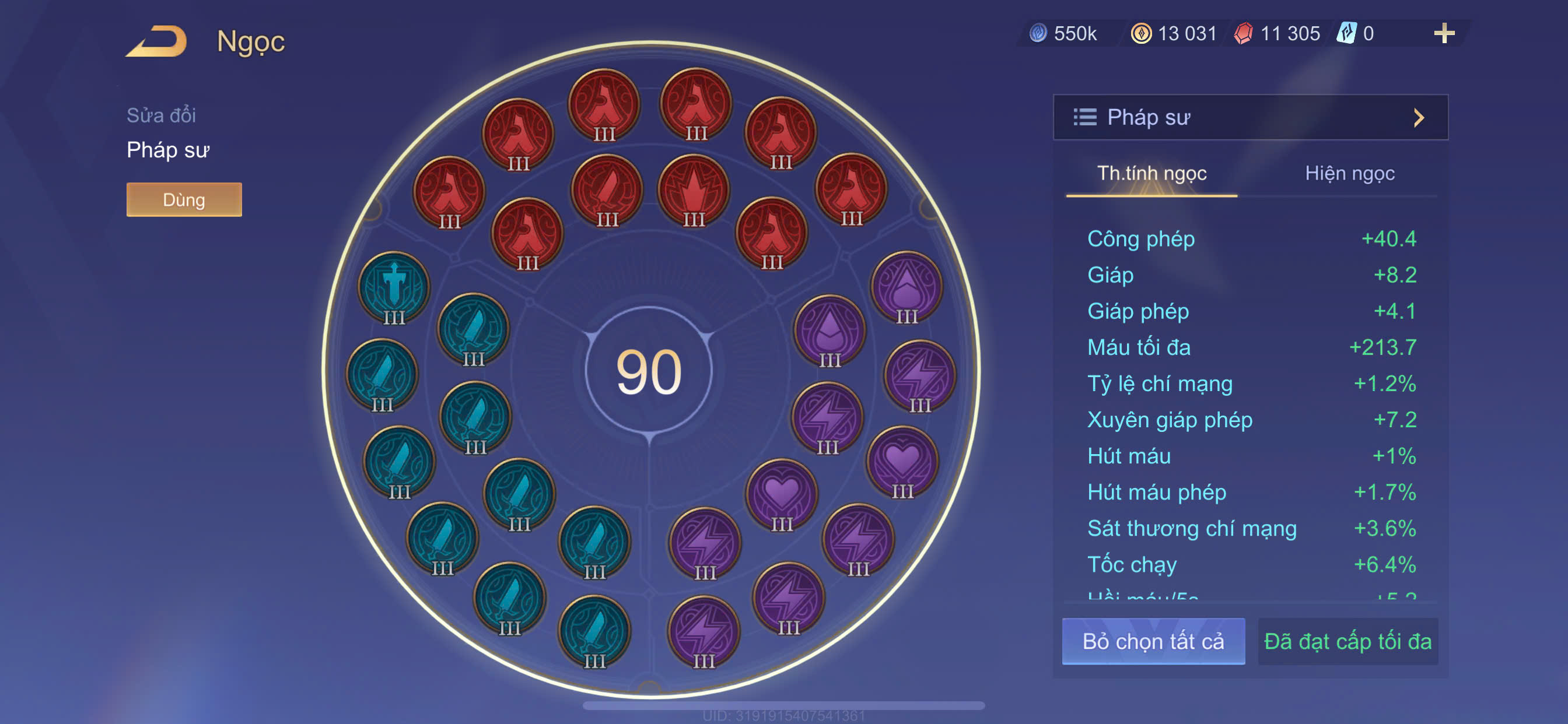This screenshot has height=724, width=1568.
Task: Click the Đã đạt cấp tối đa button
Action: tap(1347, 641)
